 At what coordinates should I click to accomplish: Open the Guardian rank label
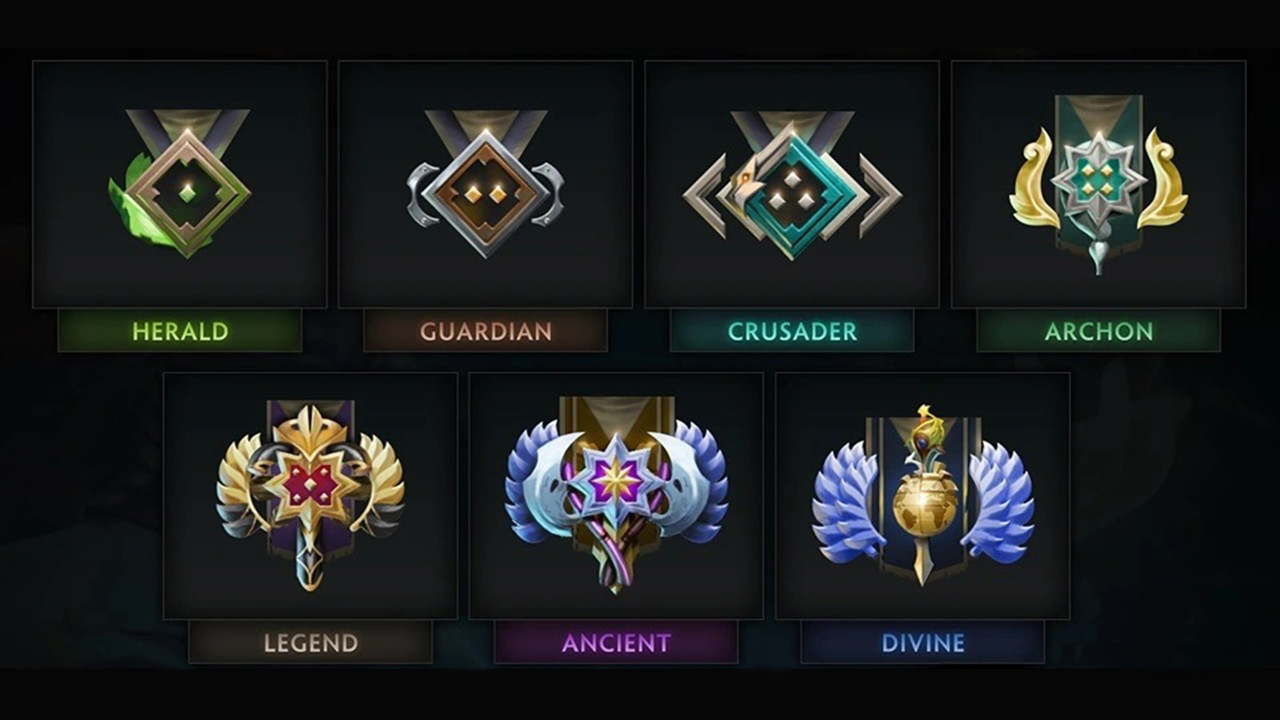click(x=485, y=333)
